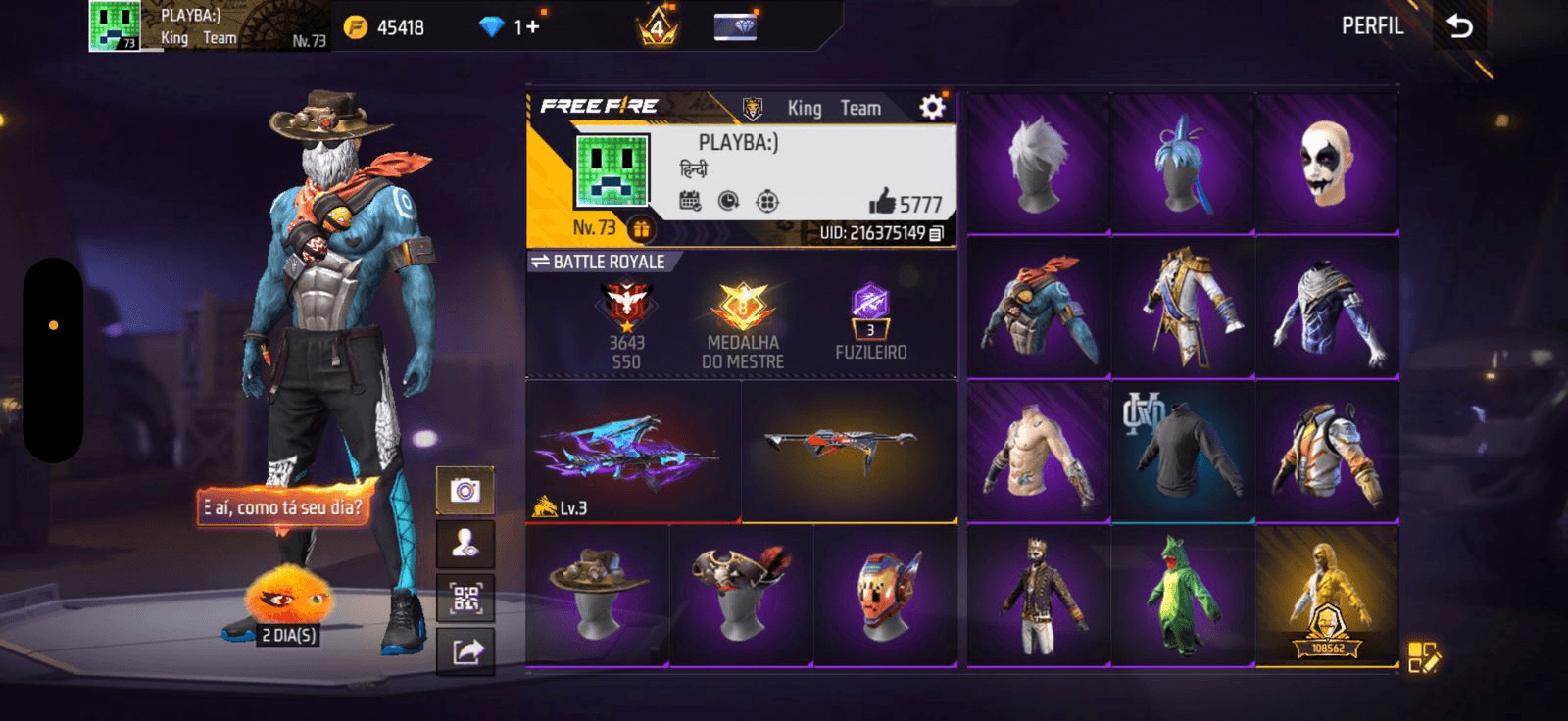
Task: Switch the Battle Royale mode toggle
Action: coord(540,262)
